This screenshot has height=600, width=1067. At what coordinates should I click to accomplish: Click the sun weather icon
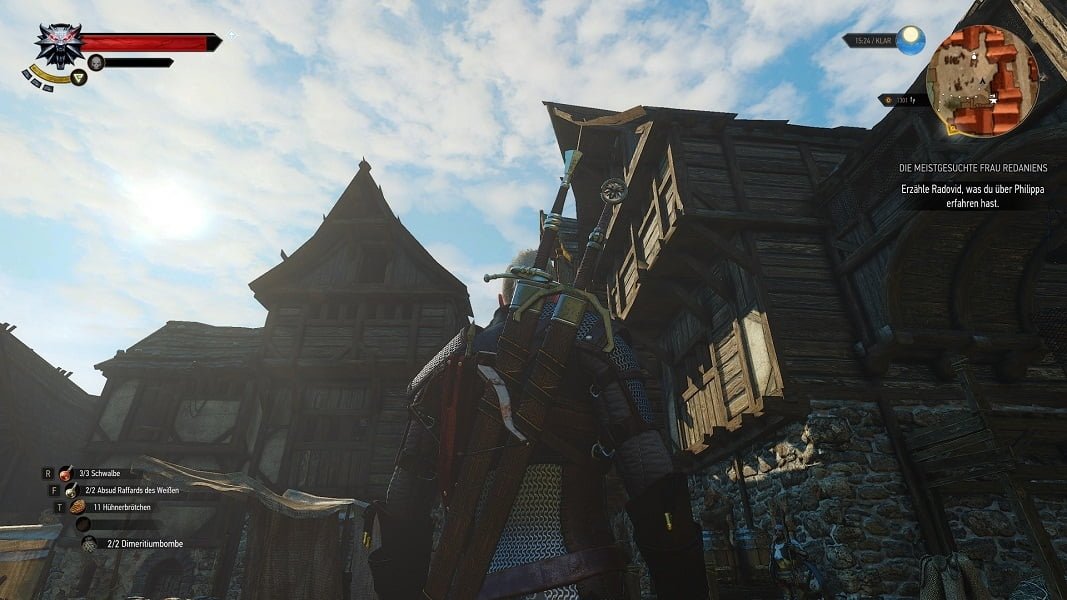click(x=909, y=40)
